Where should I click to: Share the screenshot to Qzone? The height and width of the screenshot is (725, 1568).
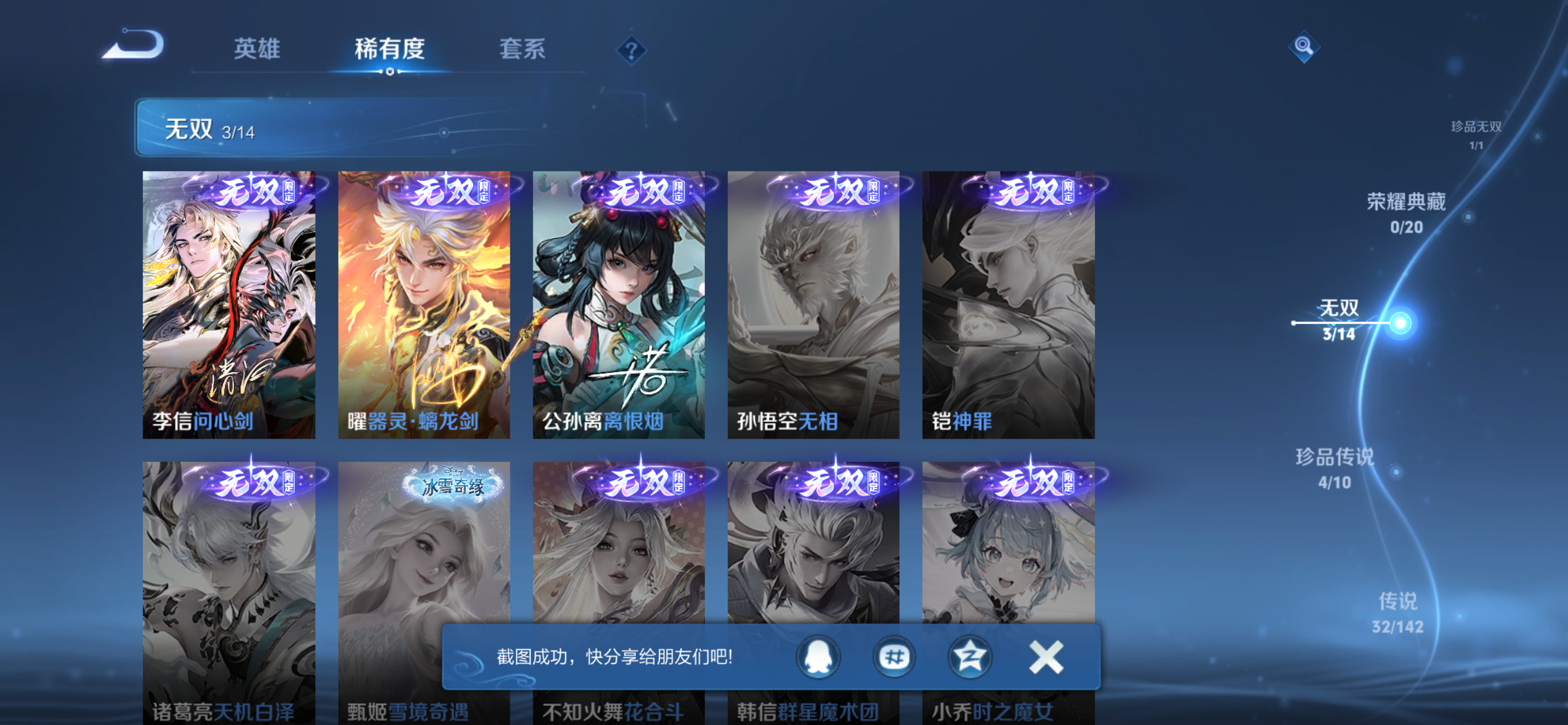tap(970, 657)
